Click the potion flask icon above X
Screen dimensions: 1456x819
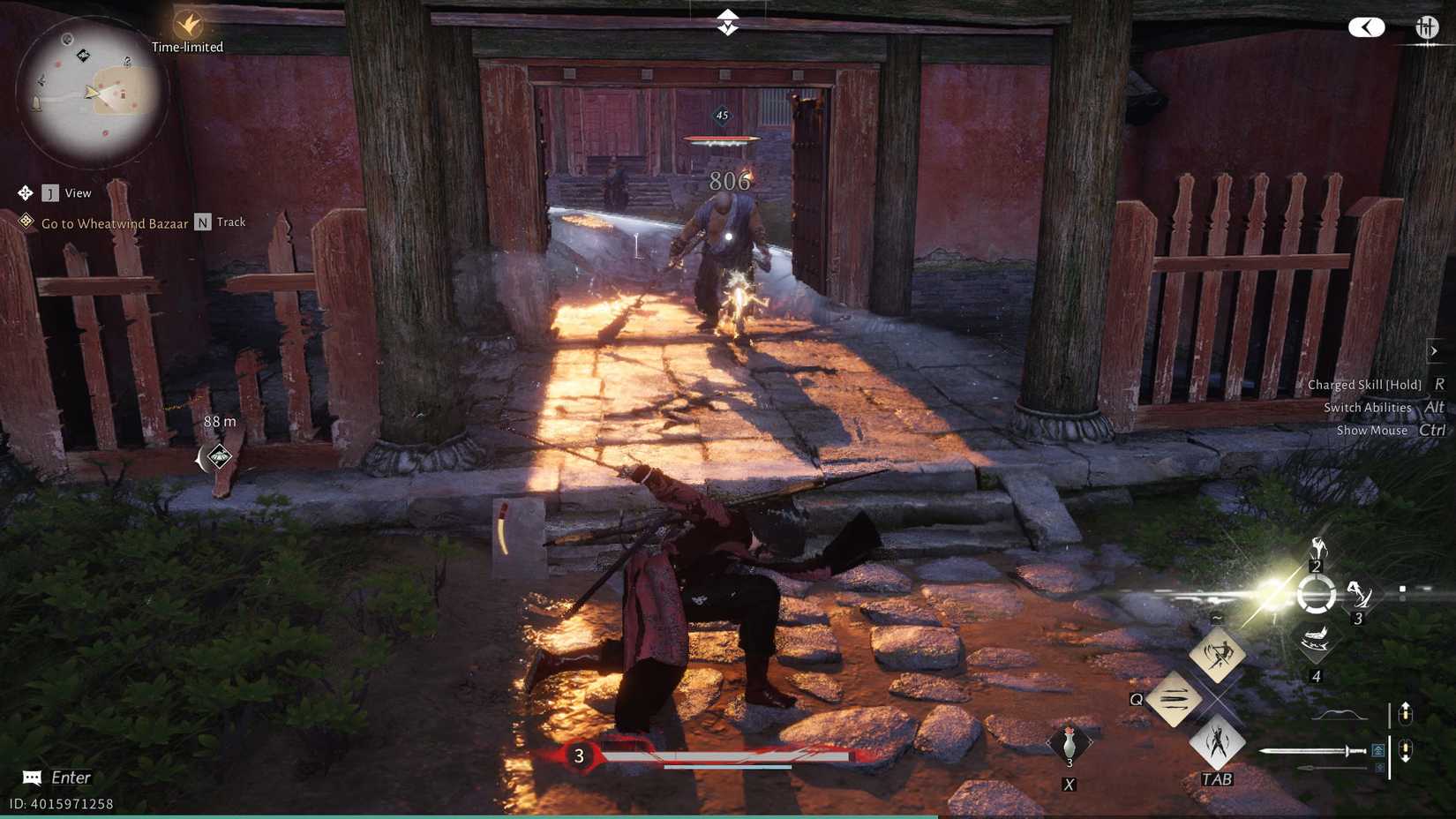tap(1069, 744)
